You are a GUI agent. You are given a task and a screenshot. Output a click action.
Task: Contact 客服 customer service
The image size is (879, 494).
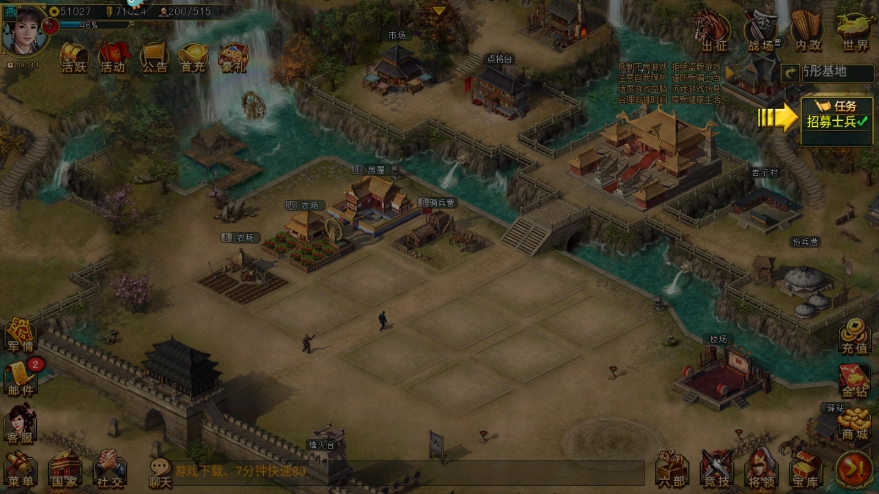20,424
